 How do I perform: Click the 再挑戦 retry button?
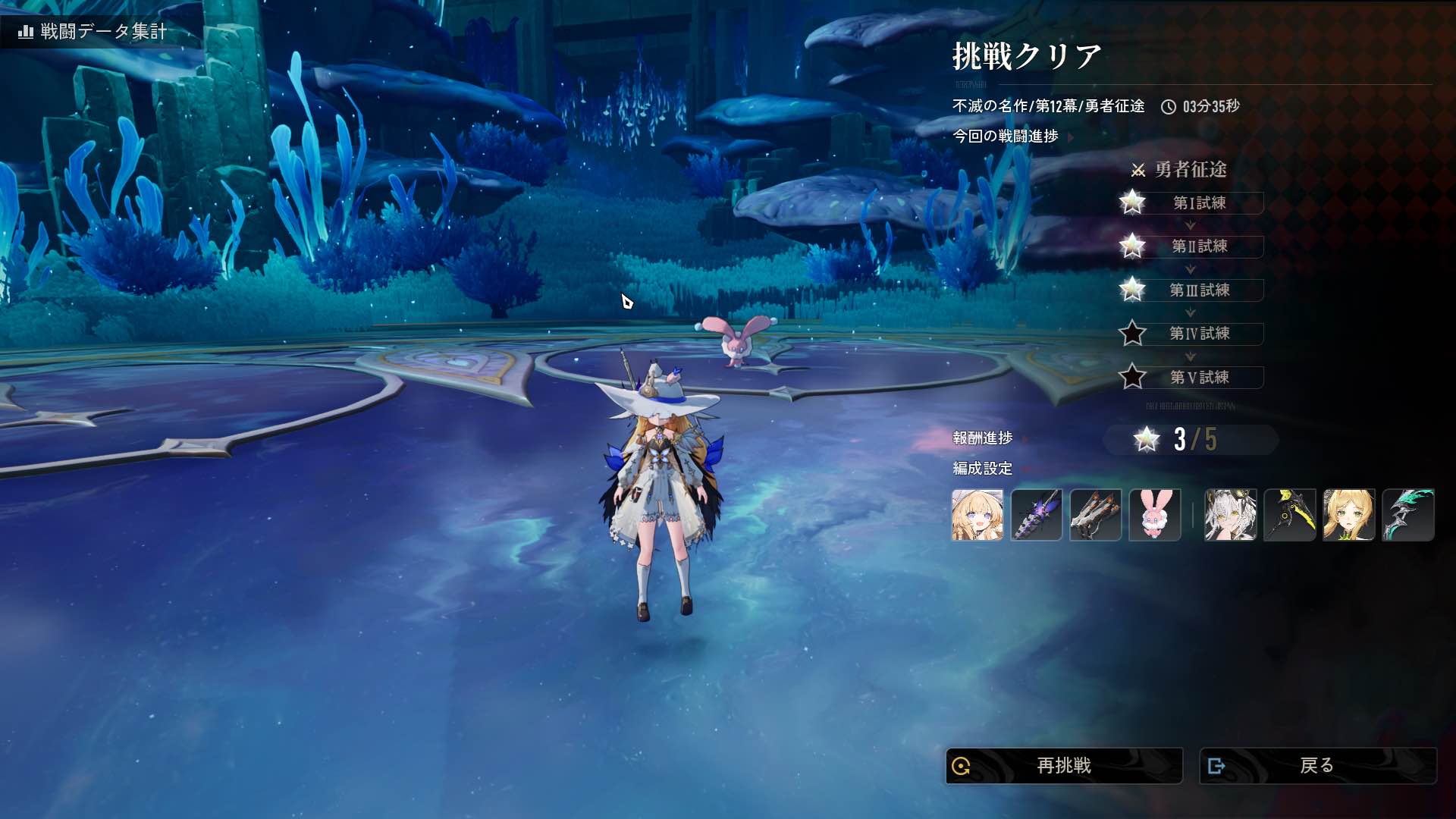[1063, 766]
